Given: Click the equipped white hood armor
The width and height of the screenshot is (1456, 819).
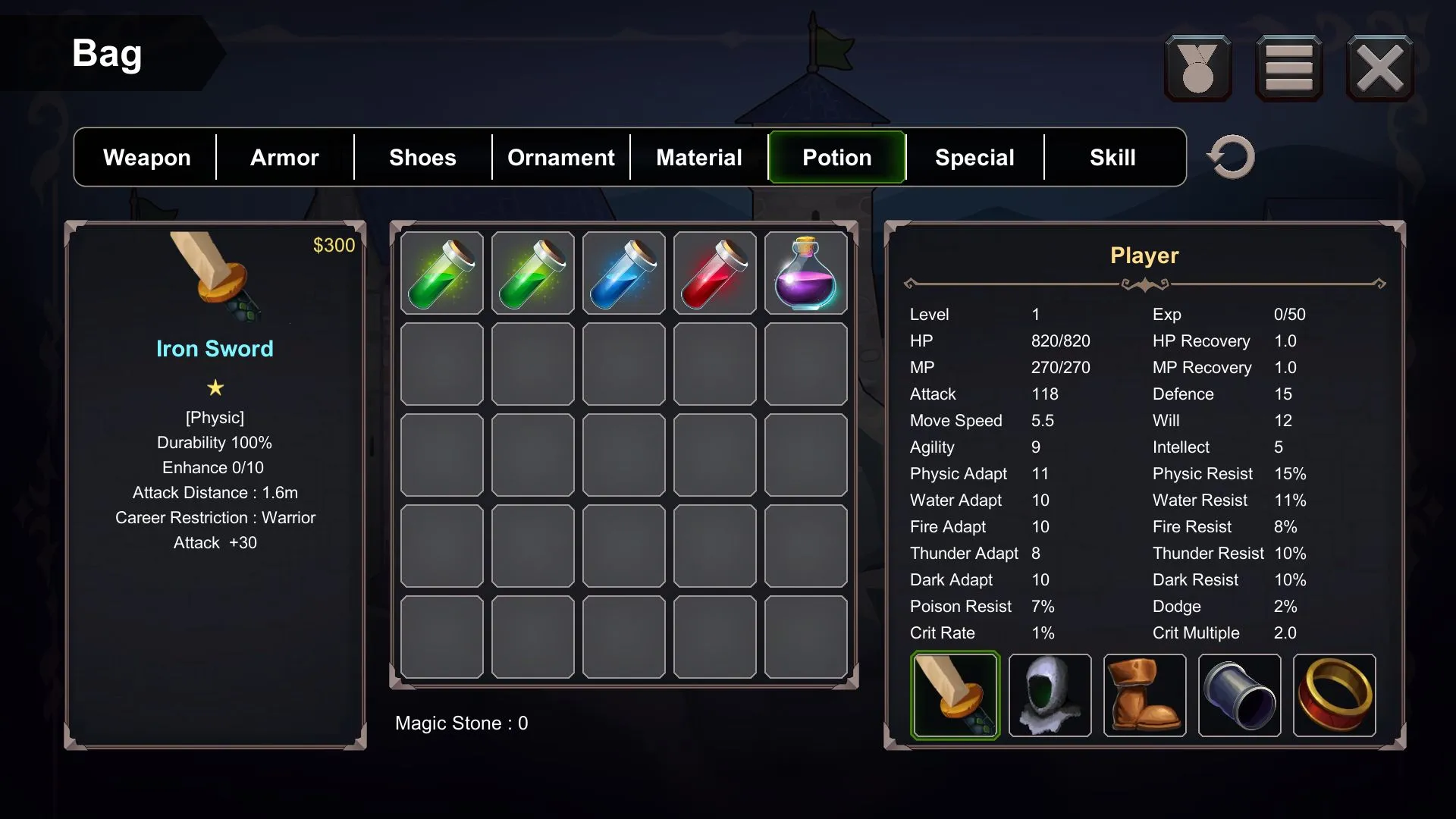Looking at the screenshot, I should 1050,695.
